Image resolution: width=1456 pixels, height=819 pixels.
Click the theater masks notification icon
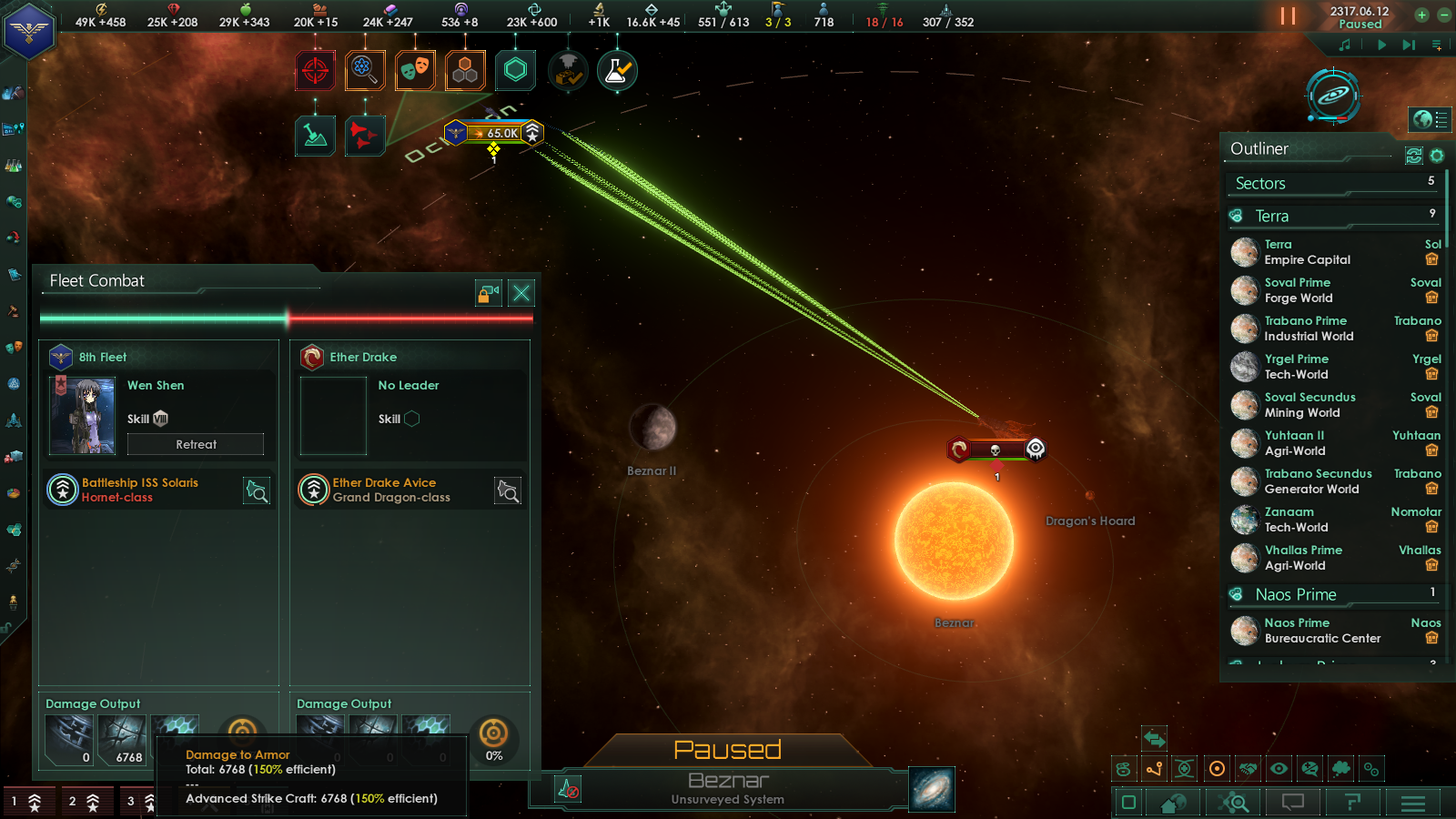pos(415,71)
